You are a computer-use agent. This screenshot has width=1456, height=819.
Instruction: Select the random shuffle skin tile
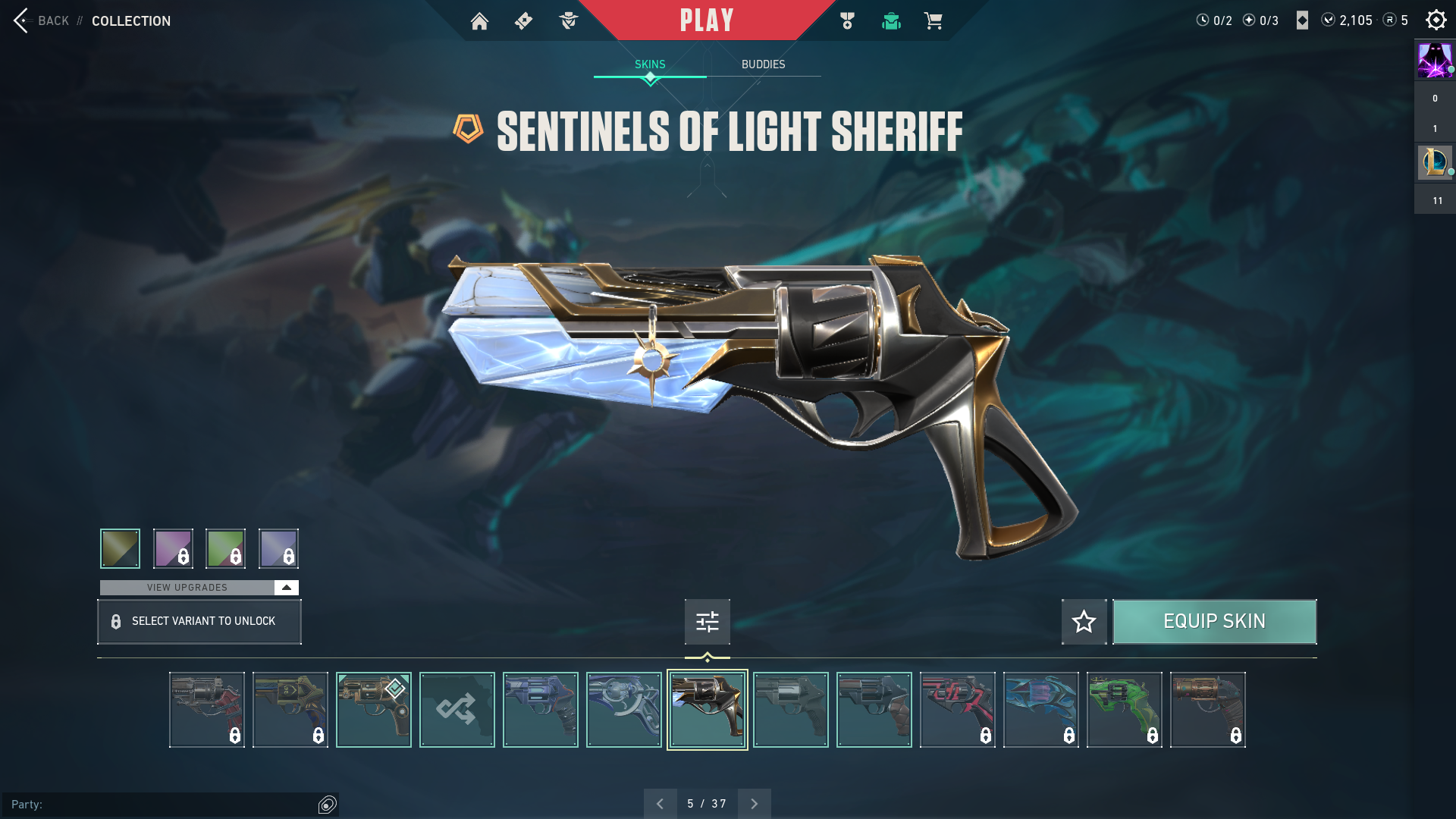pyautogui.click(x=457, y=710)
